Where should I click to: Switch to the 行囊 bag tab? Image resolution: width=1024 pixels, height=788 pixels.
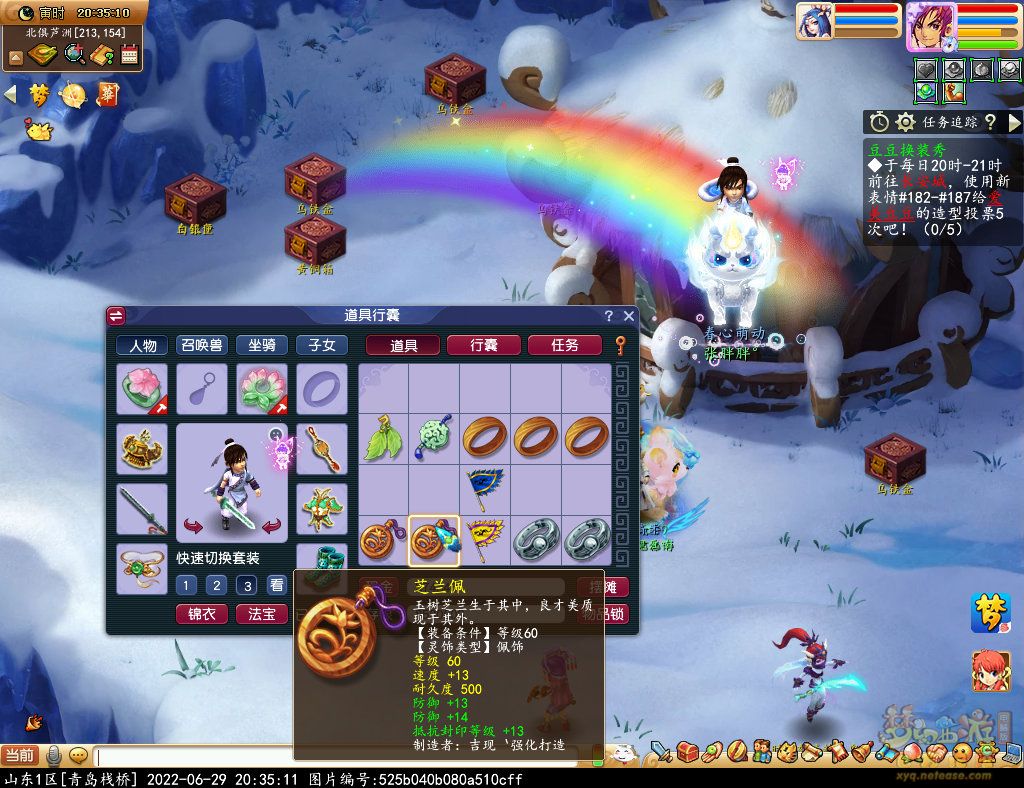(484, 345)
